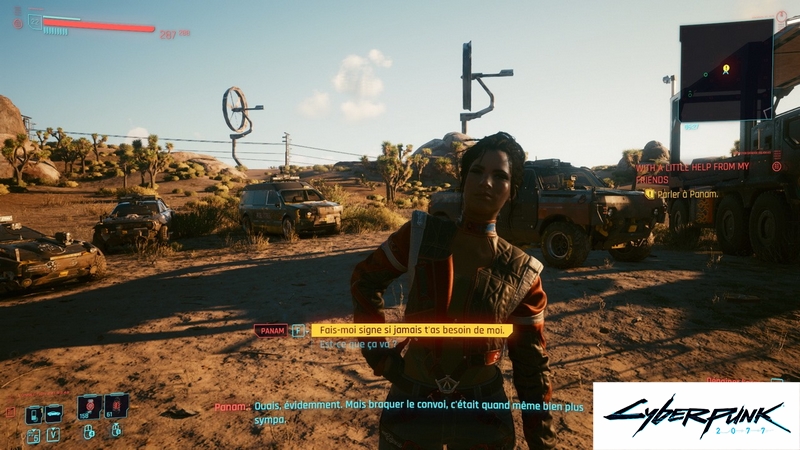Click the yellow quest marker on the minimap
This screenshot has width=800, height=450.
(x=726, y=69)
